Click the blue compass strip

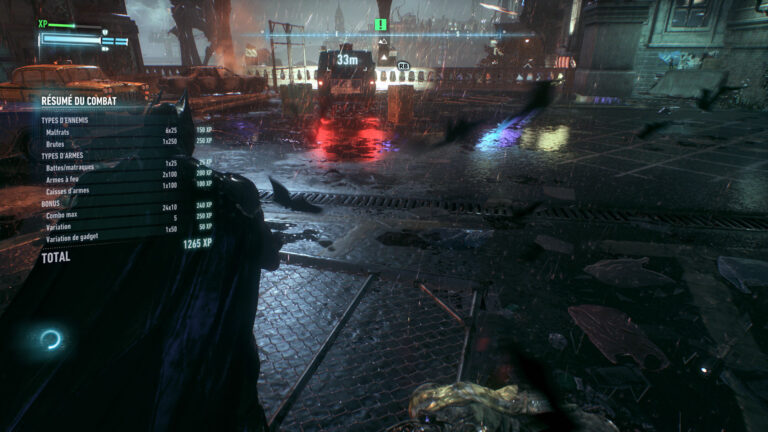pyautogui.click(x=385, y=36)
